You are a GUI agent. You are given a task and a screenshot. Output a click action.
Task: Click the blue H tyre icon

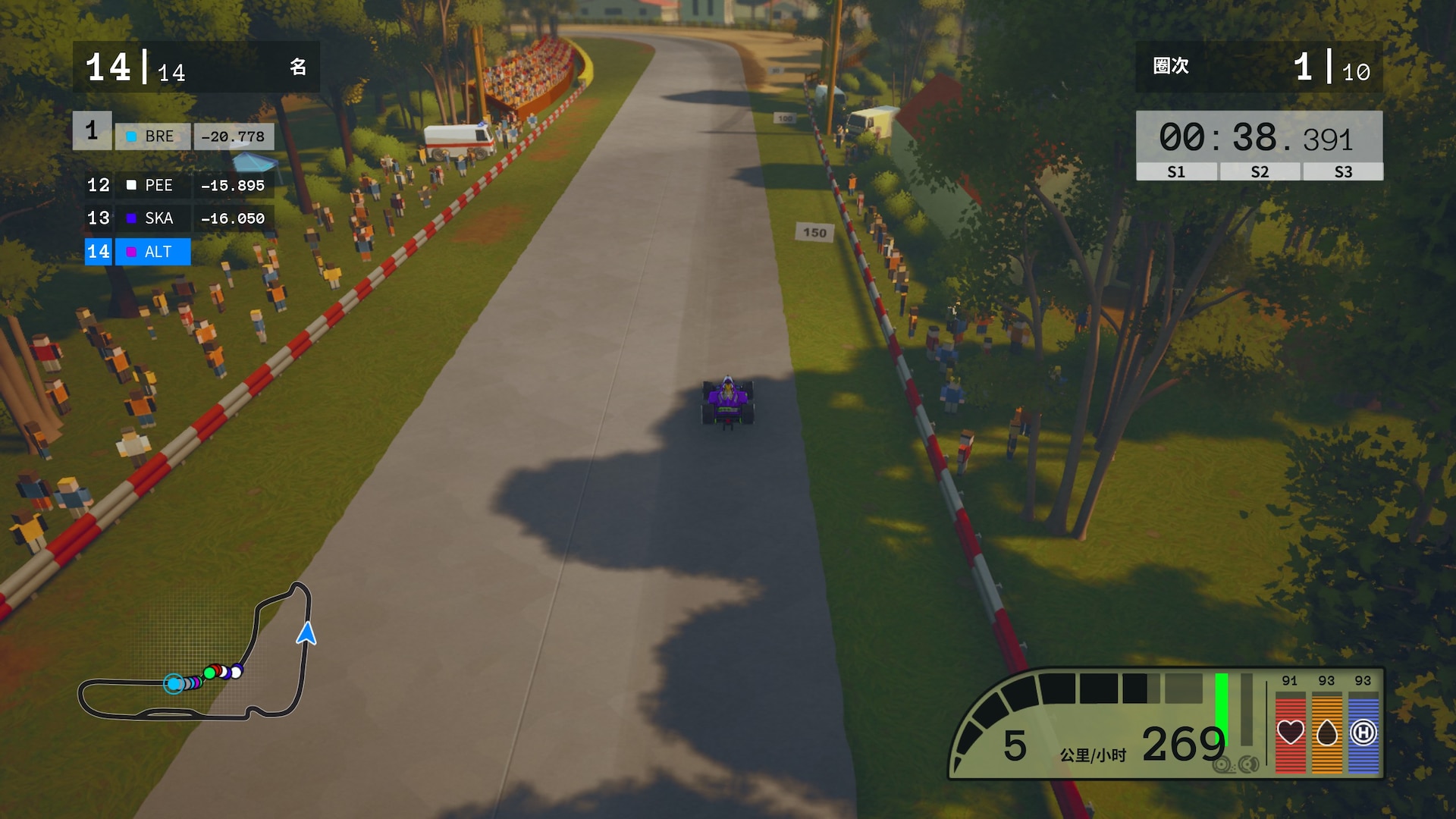[x=1363, y=733]
